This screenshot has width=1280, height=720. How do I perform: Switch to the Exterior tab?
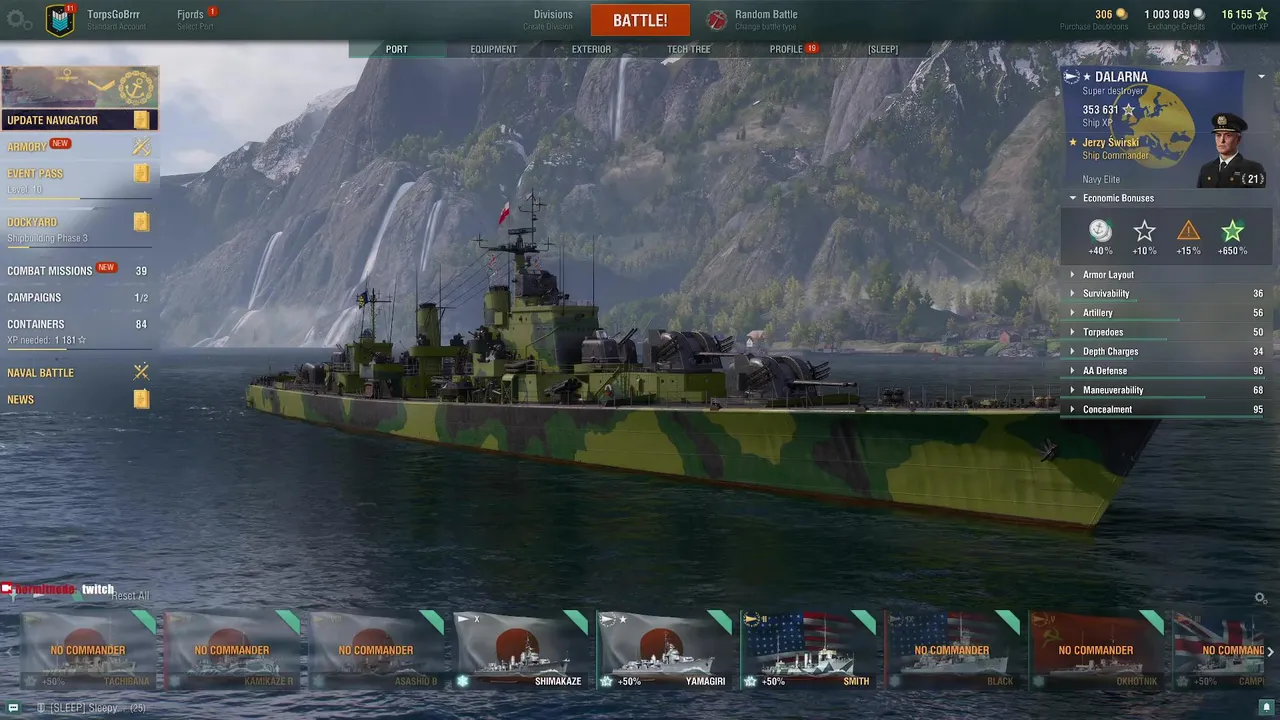[591, 49]
